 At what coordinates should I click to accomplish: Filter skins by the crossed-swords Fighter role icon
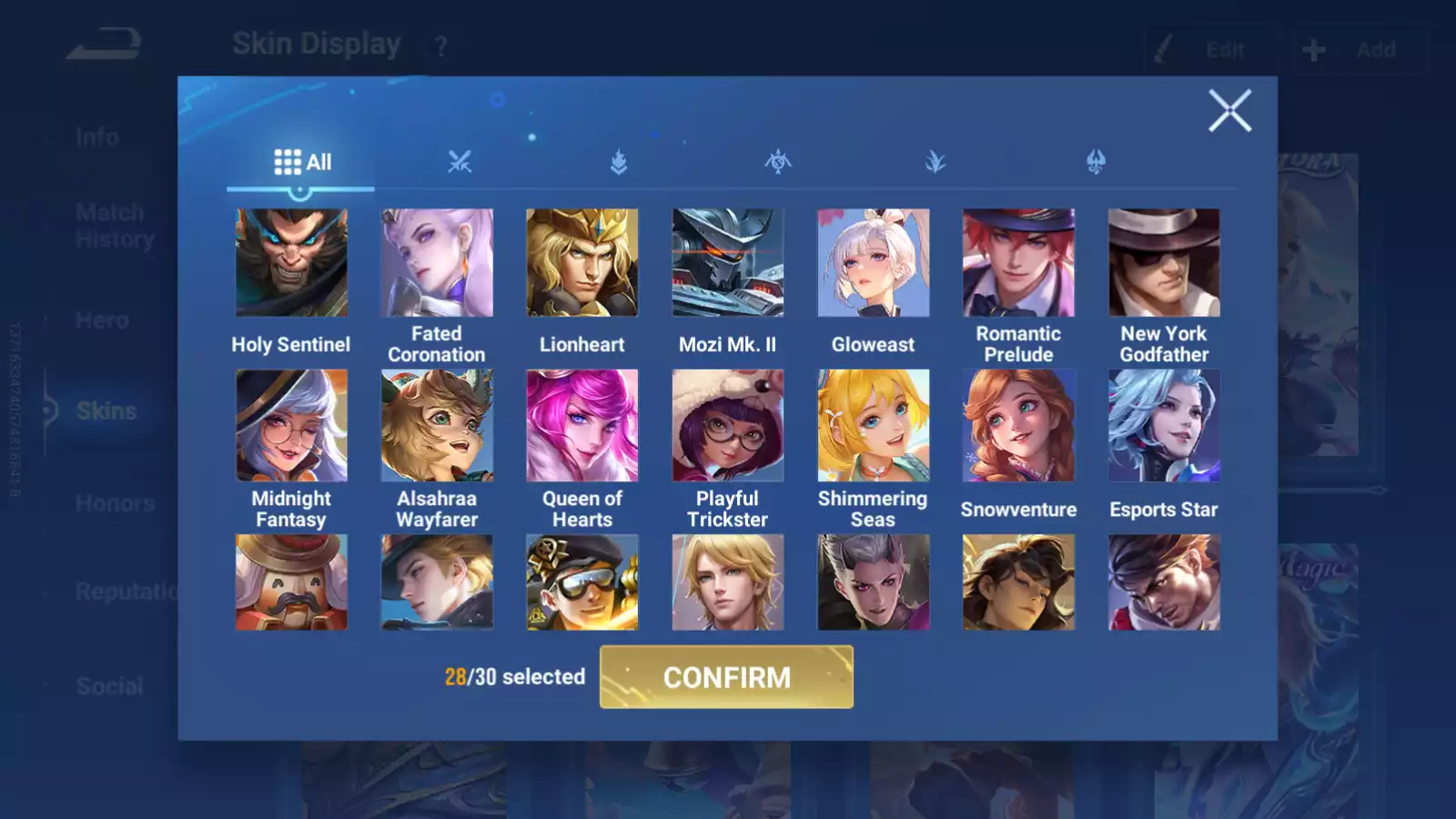460,162
